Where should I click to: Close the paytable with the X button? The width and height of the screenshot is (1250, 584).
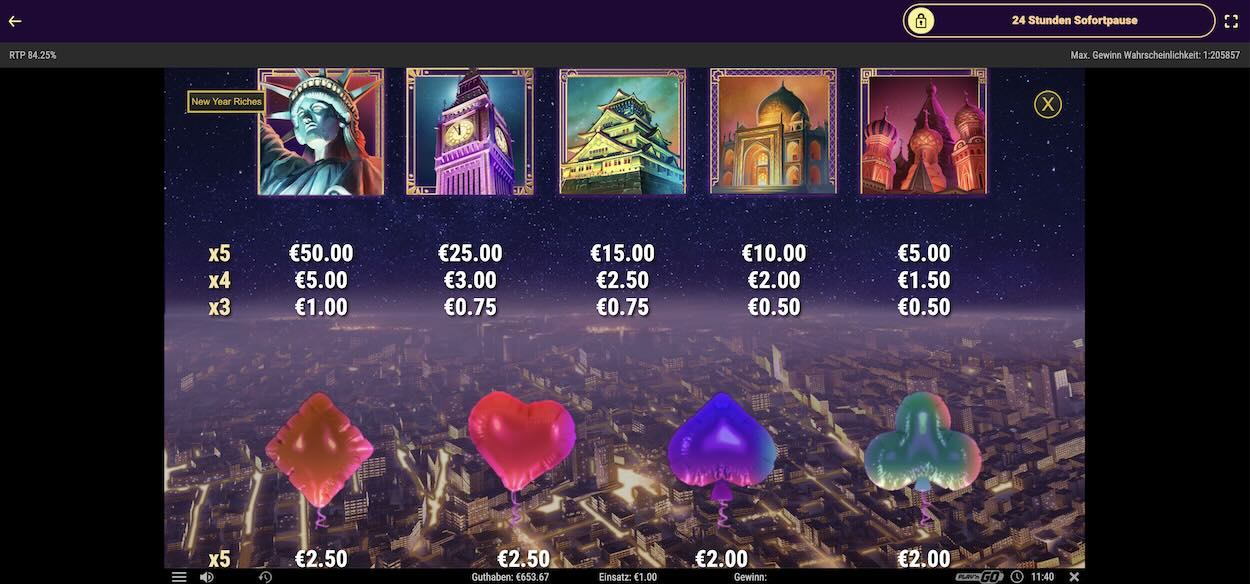pyautogui.click(x=1047, y=104)
